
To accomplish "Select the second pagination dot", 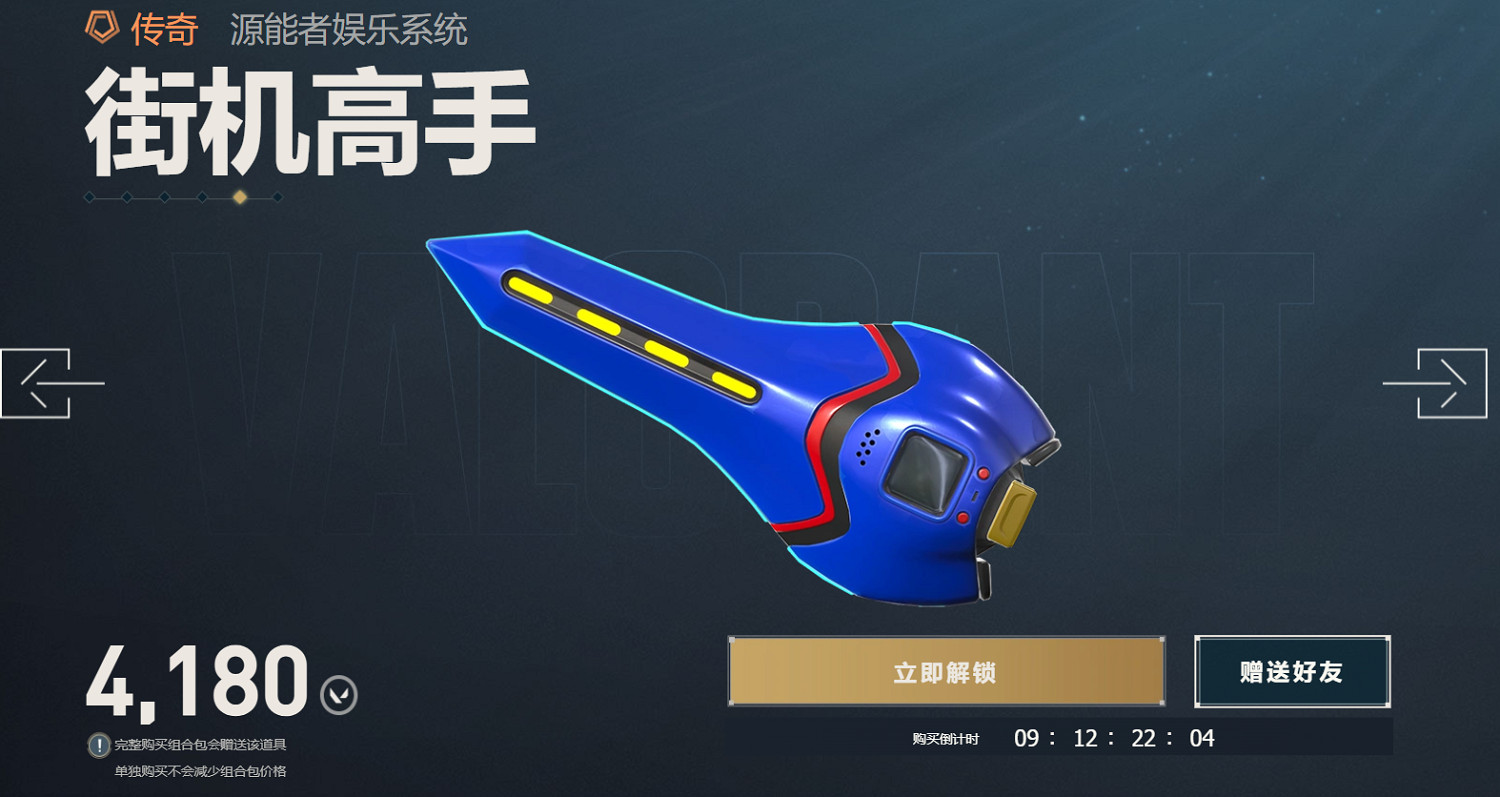I will tap(125, 197).
